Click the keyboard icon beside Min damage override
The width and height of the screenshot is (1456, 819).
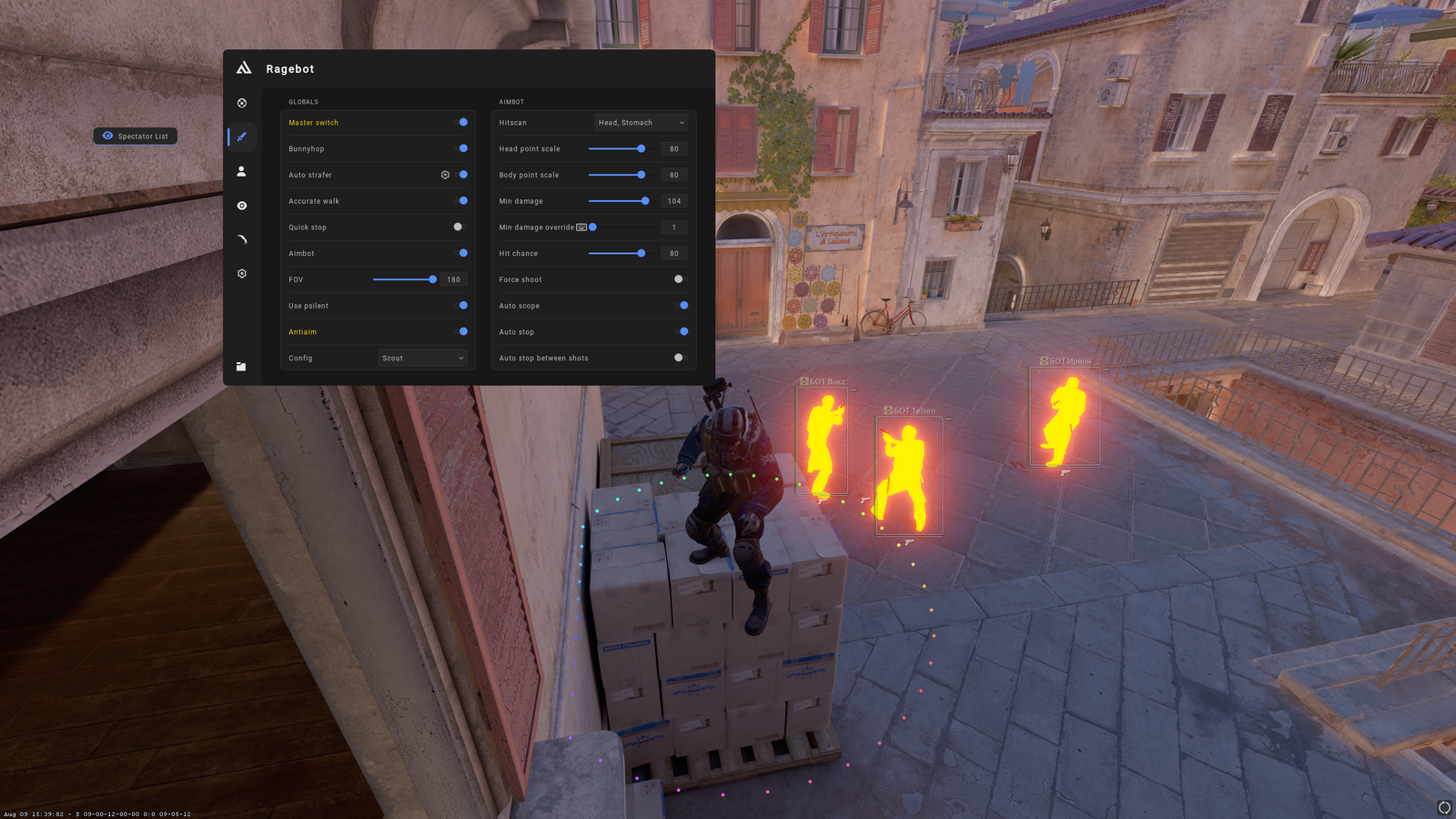tap(581, 227)
